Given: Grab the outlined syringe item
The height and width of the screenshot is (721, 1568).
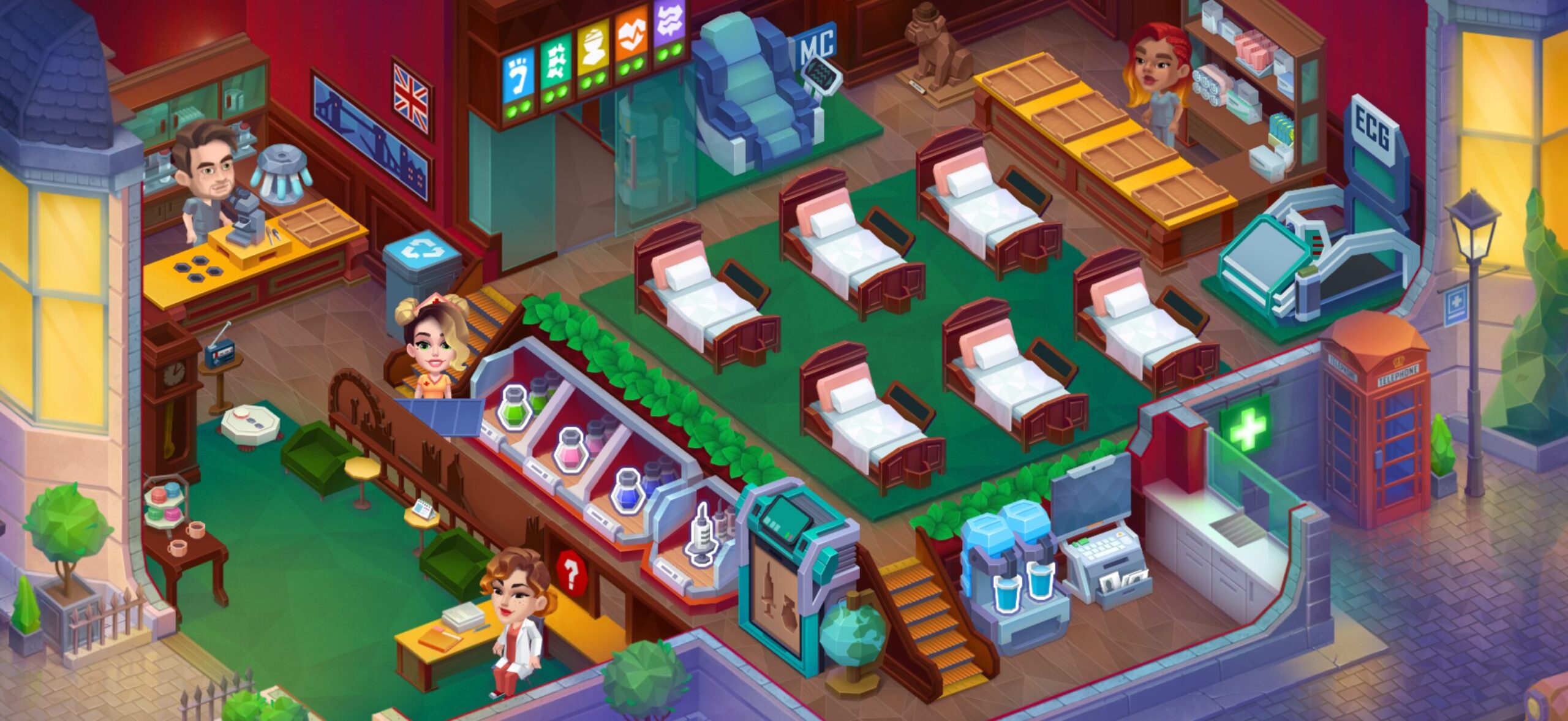Looking at the screenshot, I should (x=702, y=534).
